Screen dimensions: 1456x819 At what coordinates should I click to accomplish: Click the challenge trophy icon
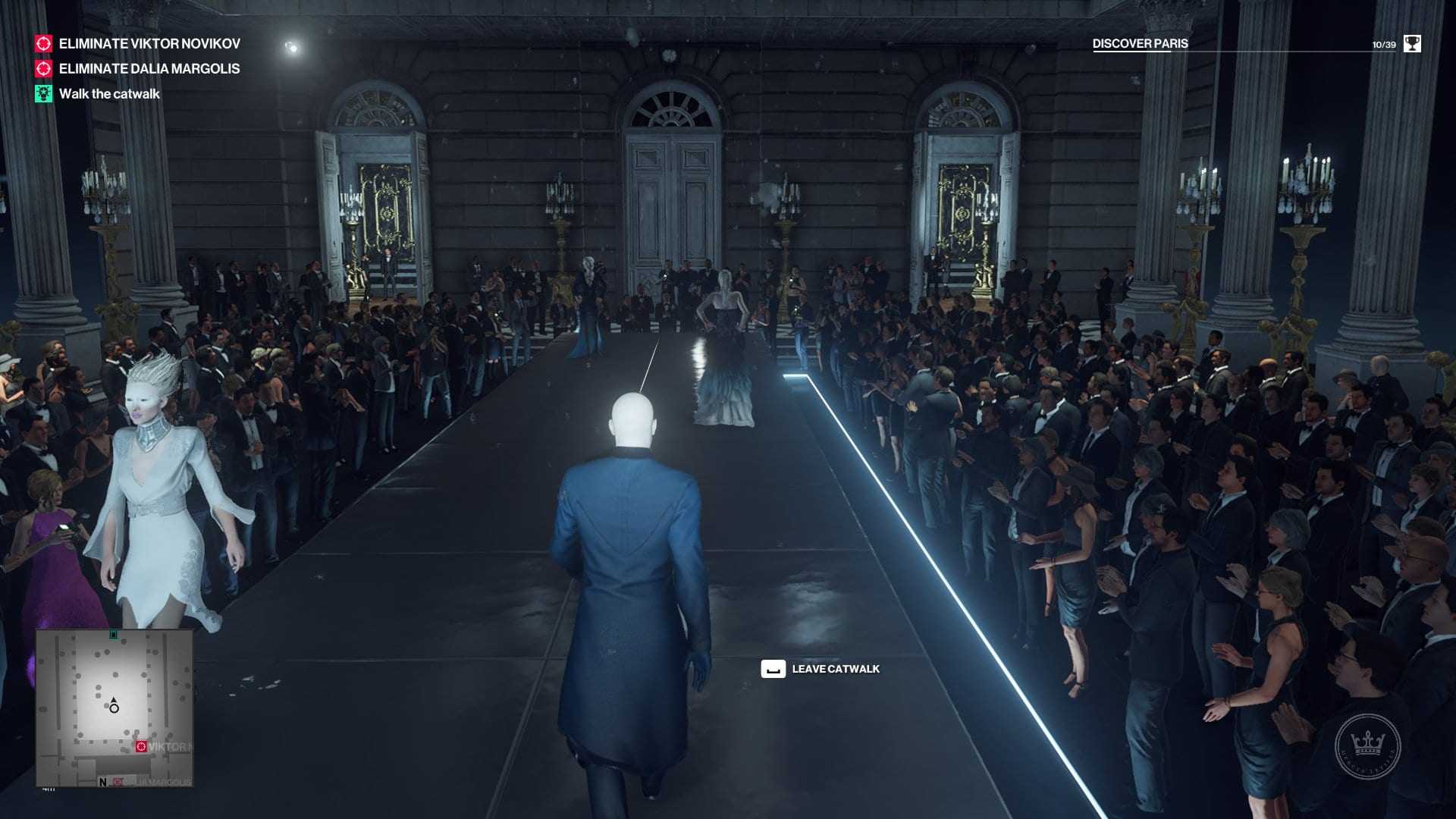(1412, 44)
